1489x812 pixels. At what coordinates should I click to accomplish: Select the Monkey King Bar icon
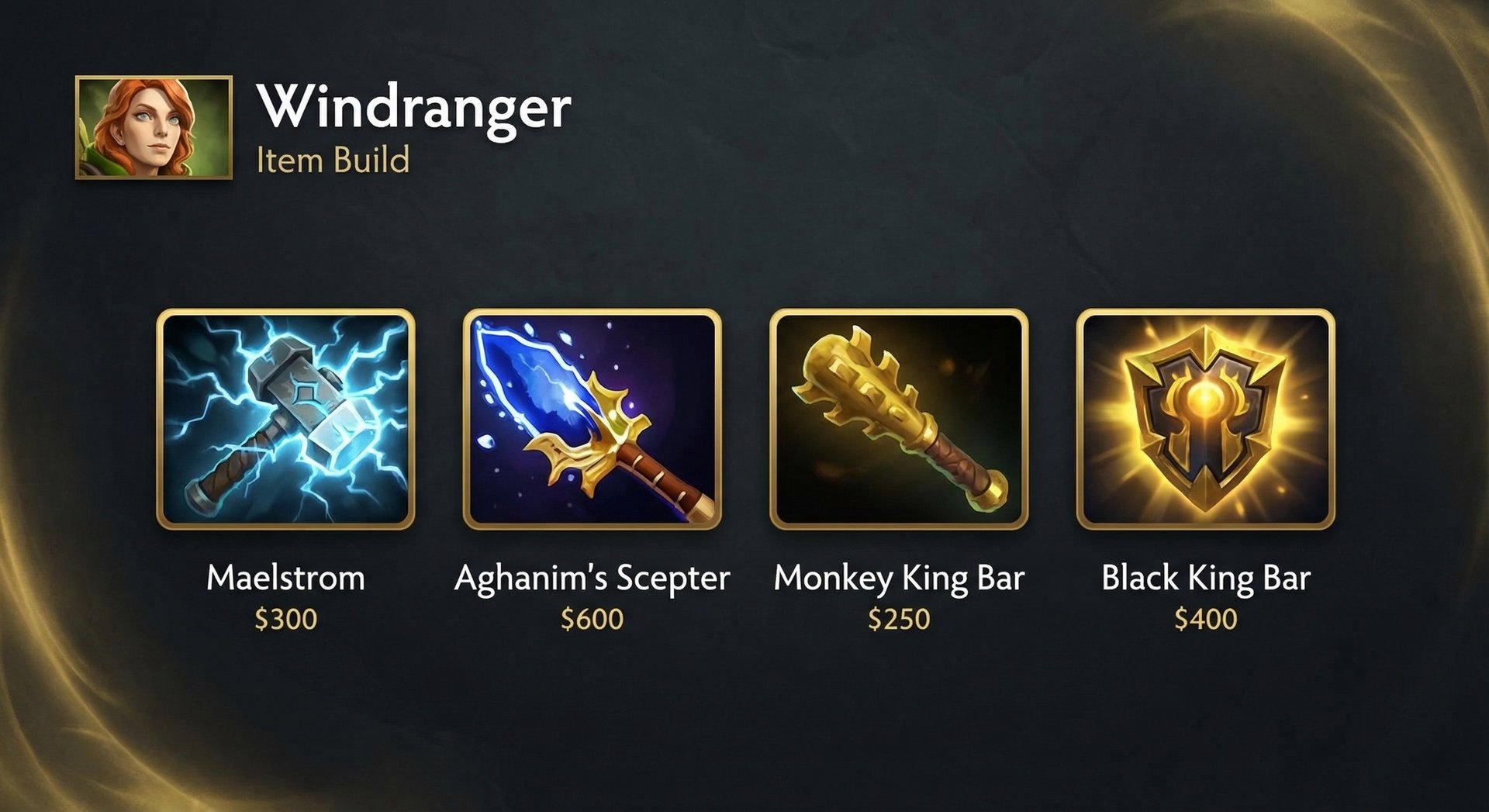pos(900,419)
